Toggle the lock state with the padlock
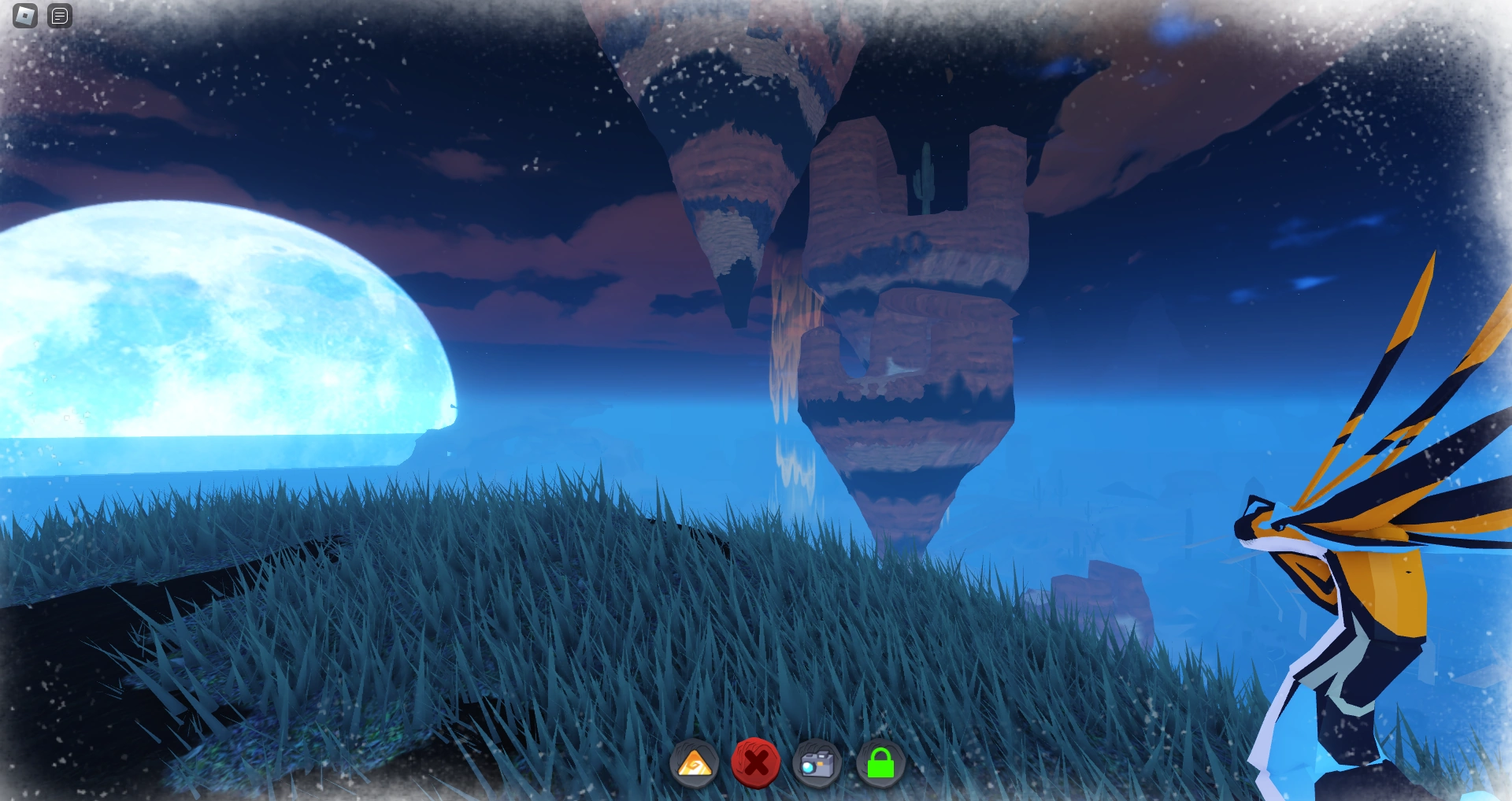The image size is (1512, 801). 881,763
